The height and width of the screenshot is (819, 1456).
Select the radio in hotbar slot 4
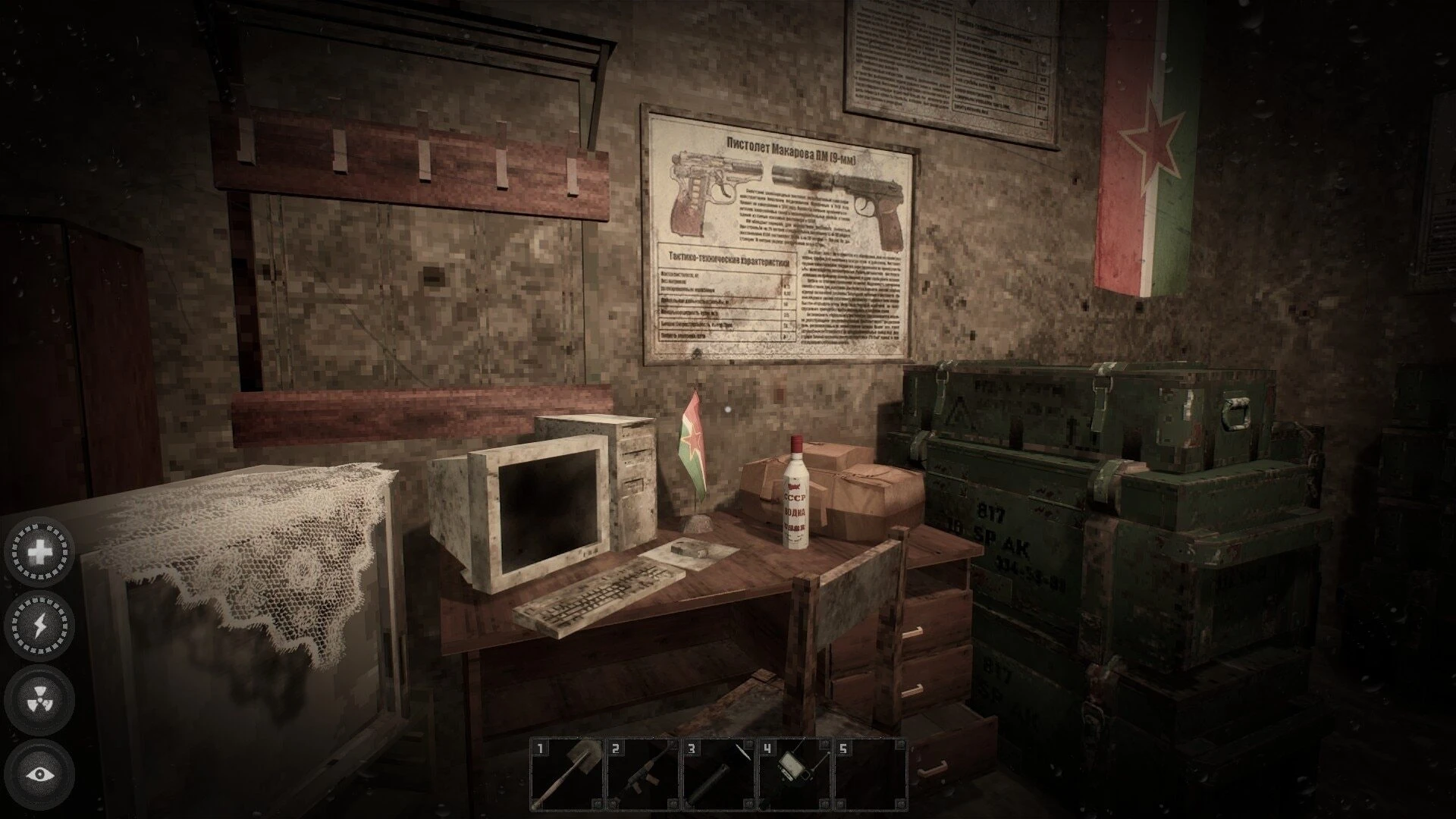pos(795,773)
